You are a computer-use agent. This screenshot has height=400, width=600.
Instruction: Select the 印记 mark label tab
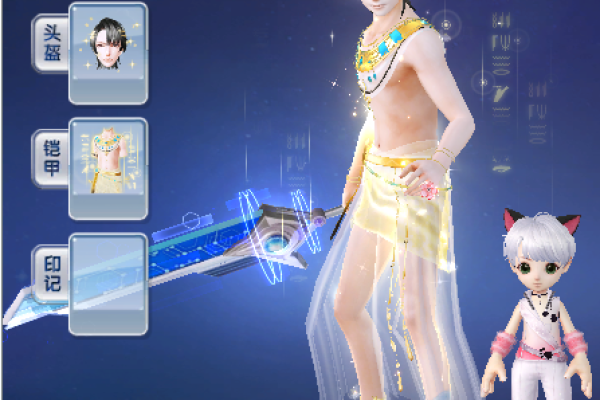coord(52,274)
